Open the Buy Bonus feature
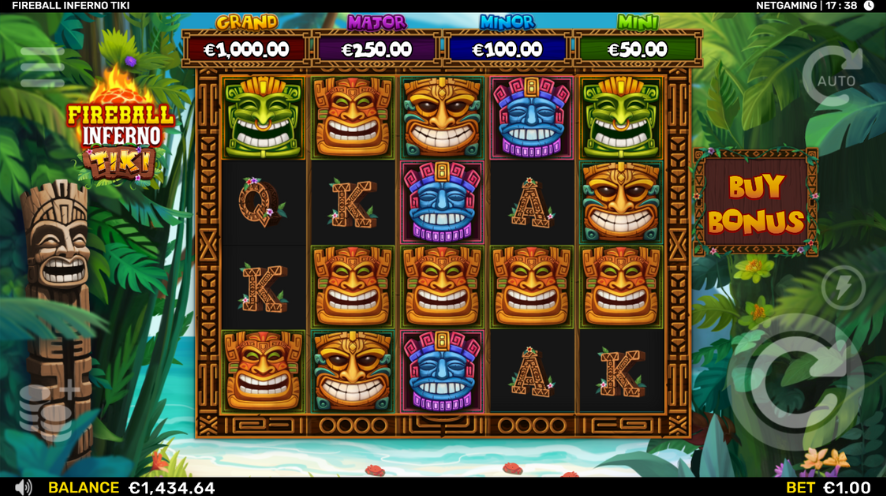The image size is (886, 496). click(x=755, y=203)
